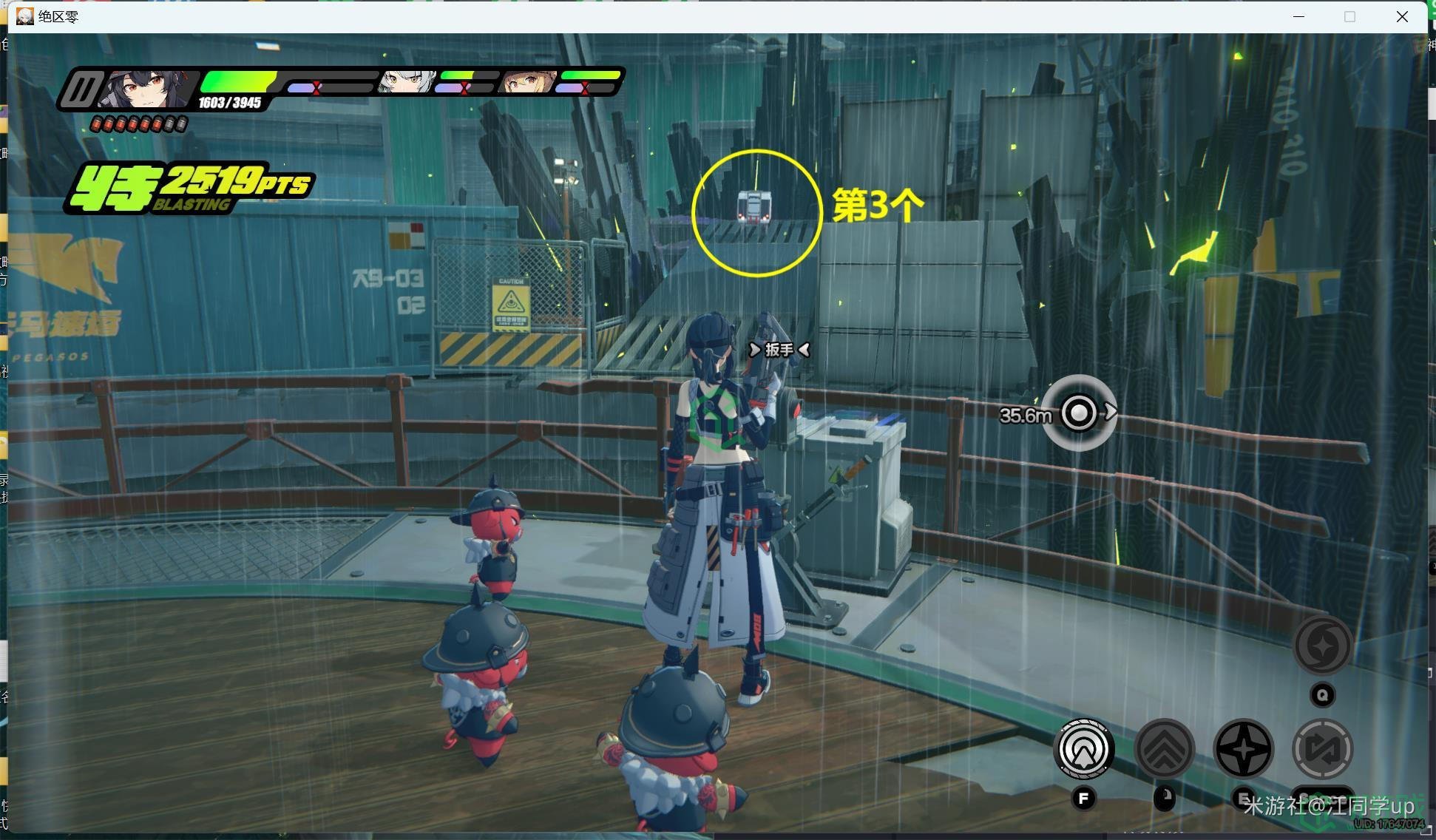Activate the ultimate swirl star button

coord(1322,646)
